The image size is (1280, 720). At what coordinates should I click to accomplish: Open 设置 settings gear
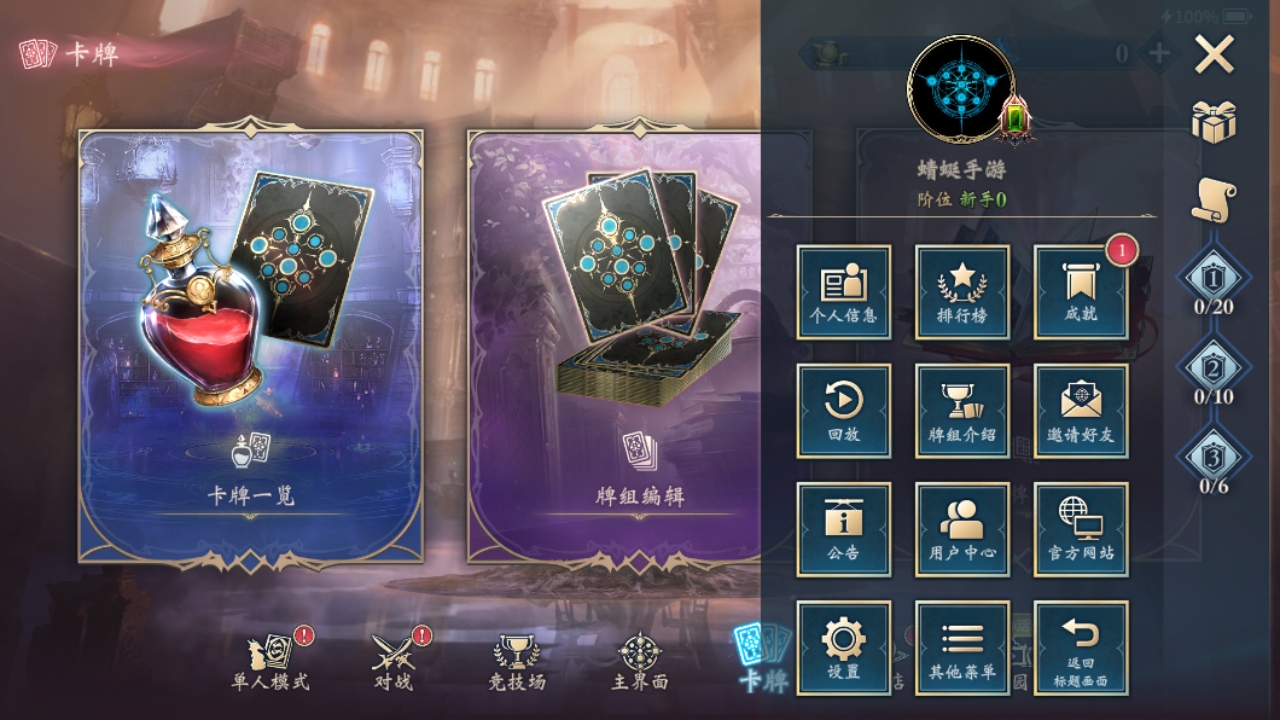(843, 647)
